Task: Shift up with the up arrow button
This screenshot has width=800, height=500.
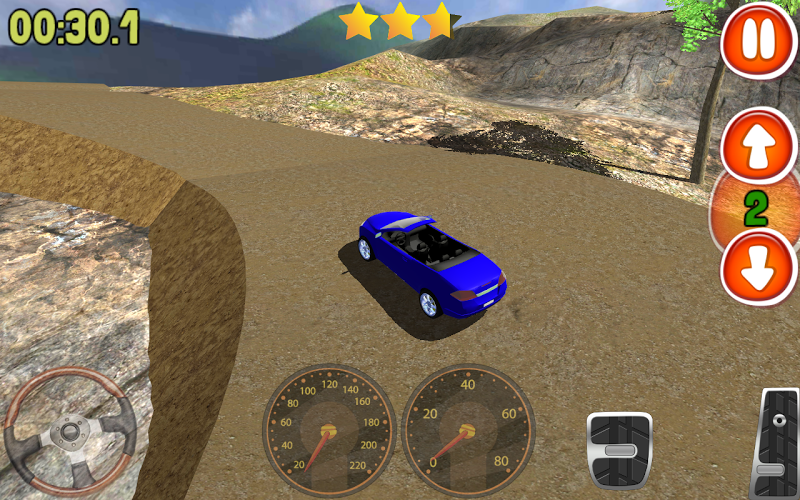Action: click(x=757, y=147)
